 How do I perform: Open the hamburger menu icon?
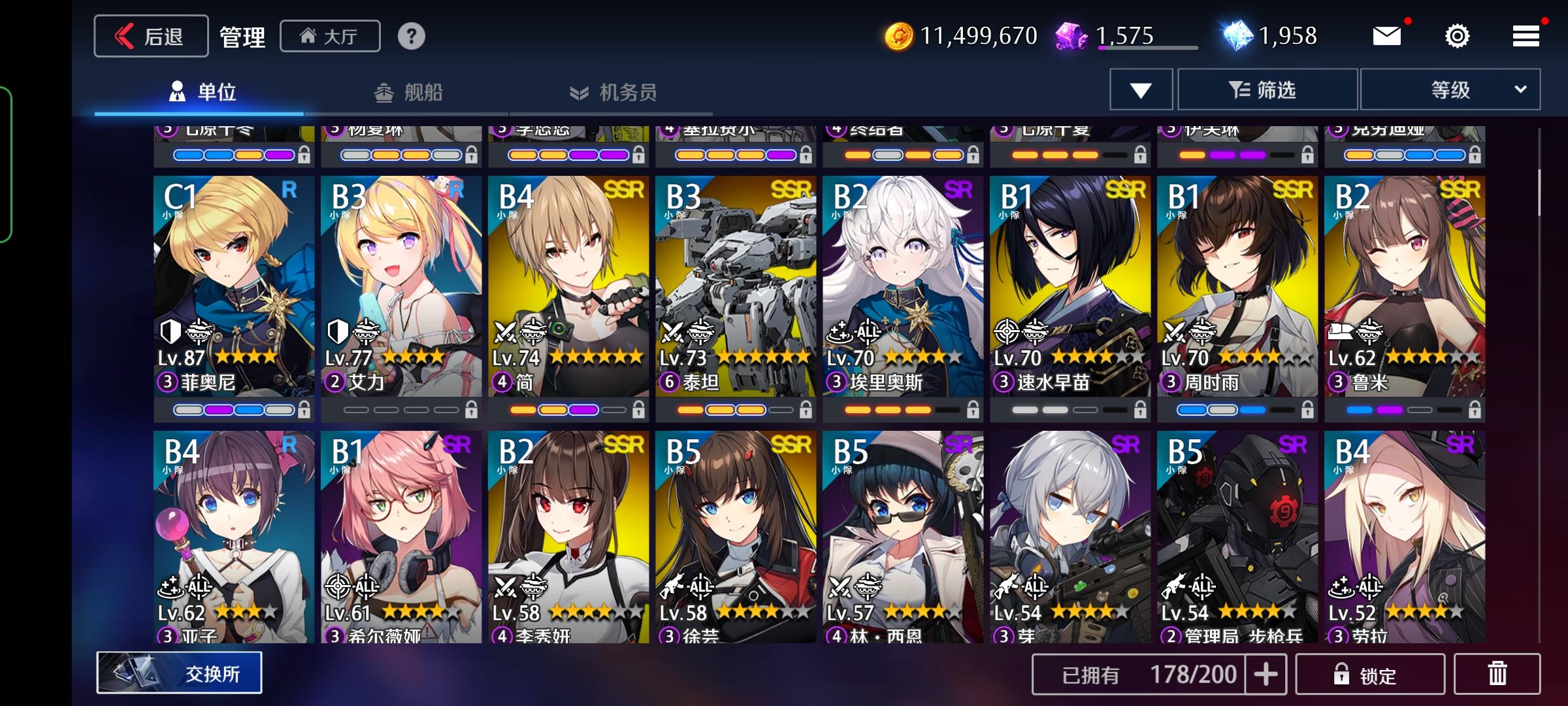click(x=1526, y=36)
